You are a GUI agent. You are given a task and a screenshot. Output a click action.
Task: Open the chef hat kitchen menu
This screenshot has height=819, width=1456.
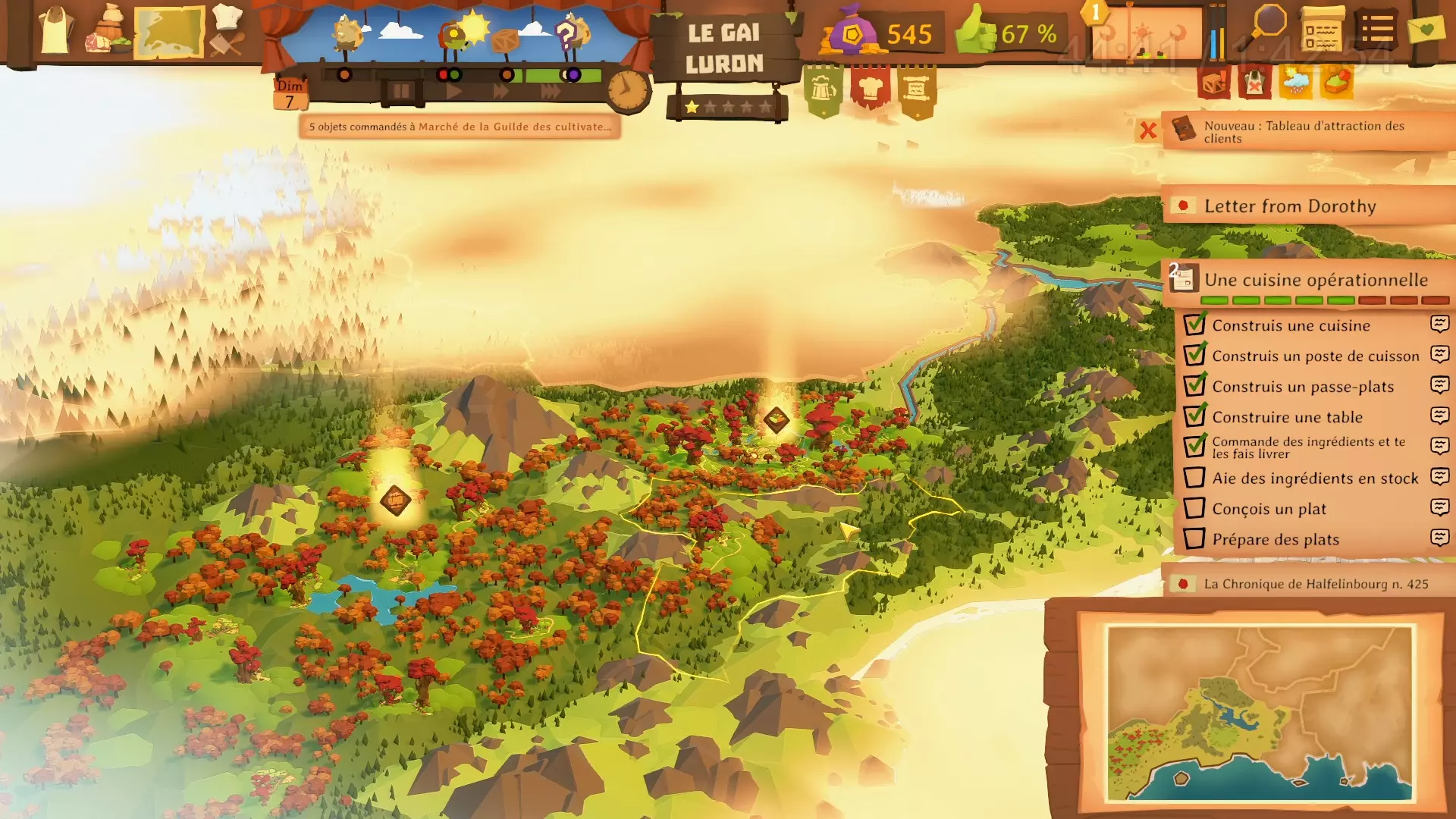227,30
